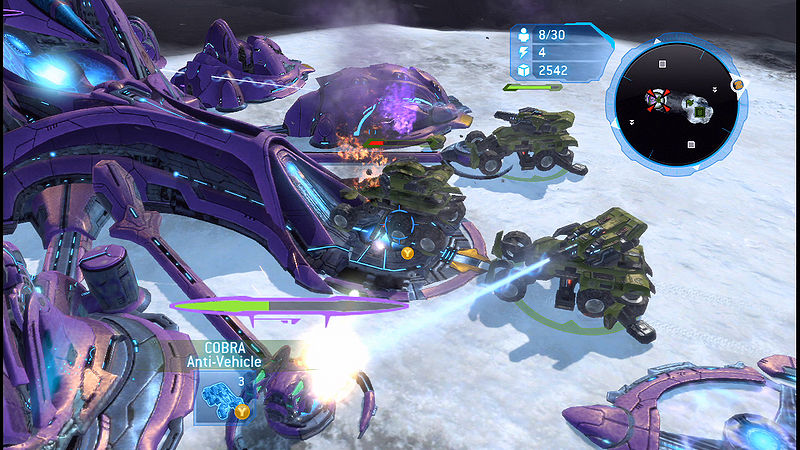Viewport: 800px width, 450px height.
Task: Select the Cobra Anti-Vehicle unit card
Action: click(x=223, y=397)
